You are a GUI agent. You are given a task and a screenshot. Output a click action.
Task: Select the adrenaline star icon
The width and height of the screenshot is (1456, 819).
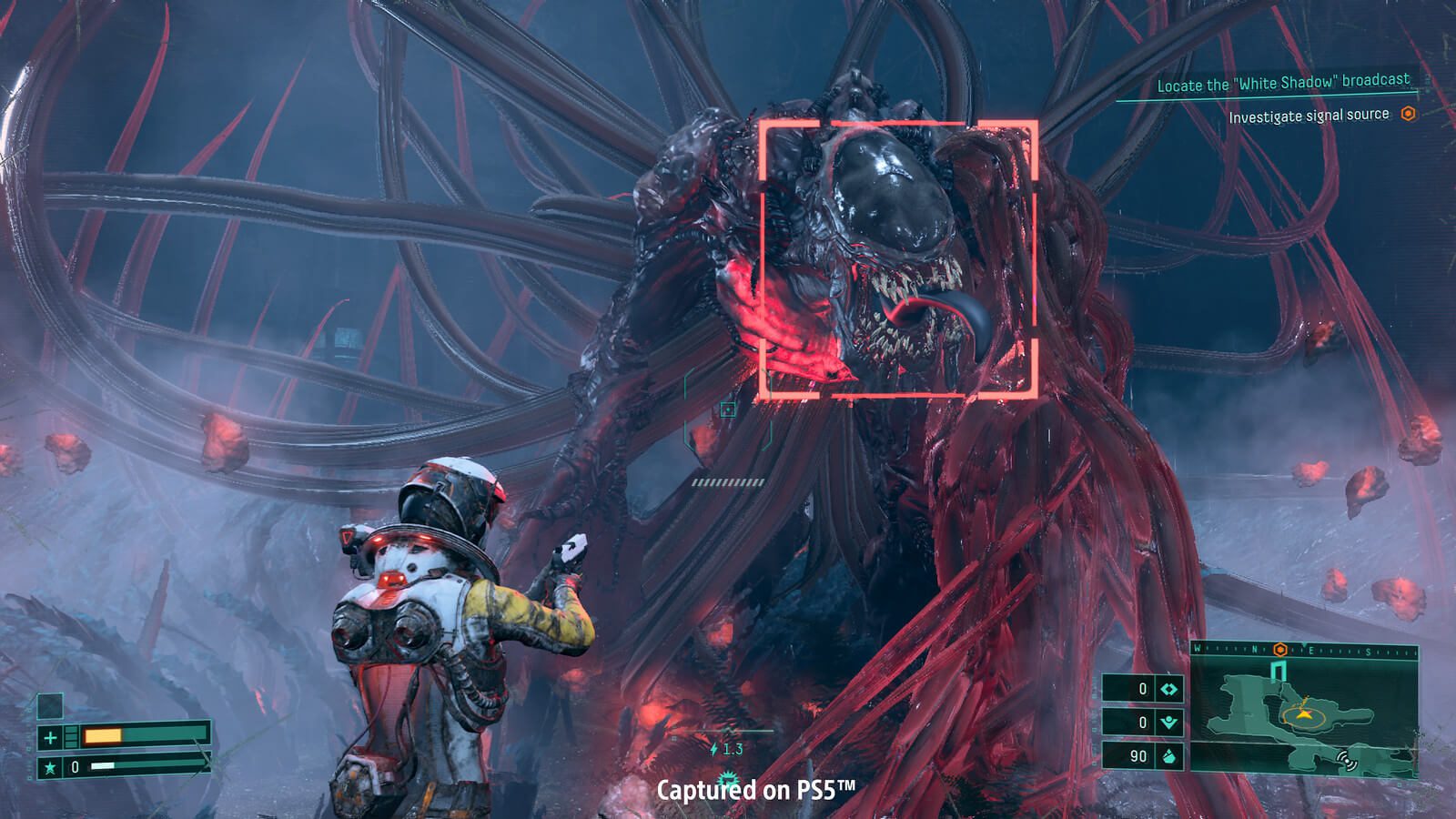pyautogui.click(x=49, y=767)
